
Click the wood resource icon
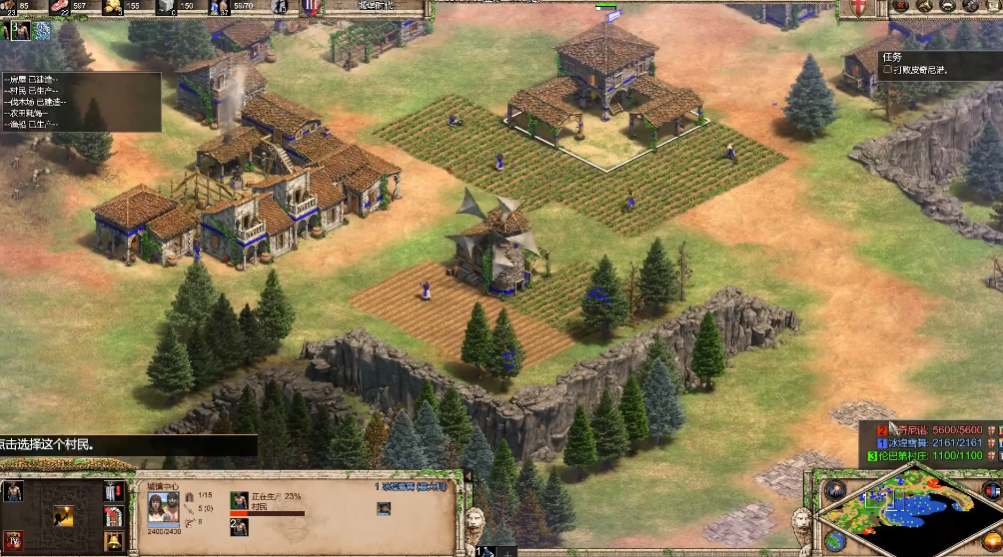(9, 8)
